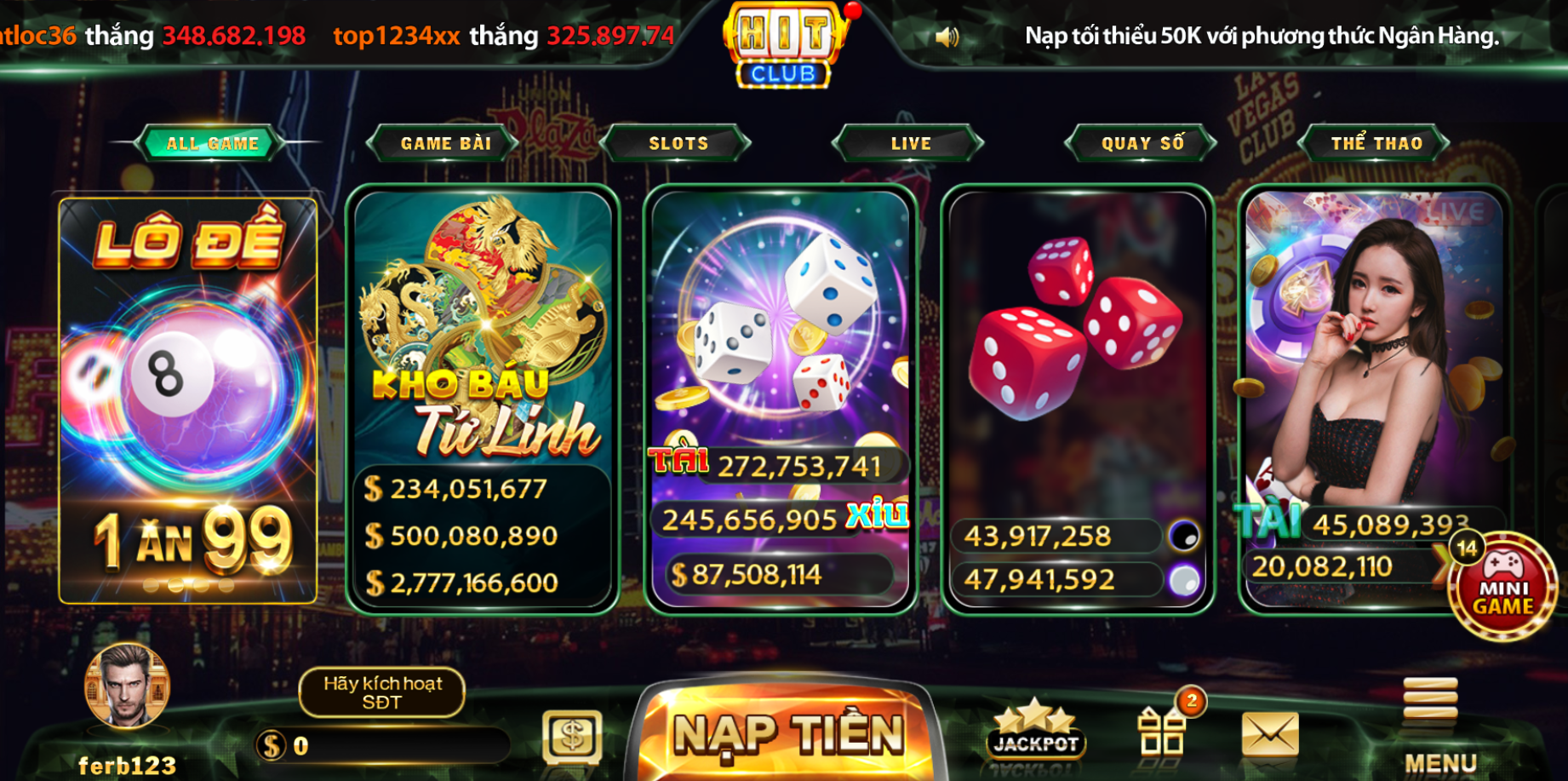Click the balance showing 0 field
The image size is (1568, 781).
click(383, 744)
